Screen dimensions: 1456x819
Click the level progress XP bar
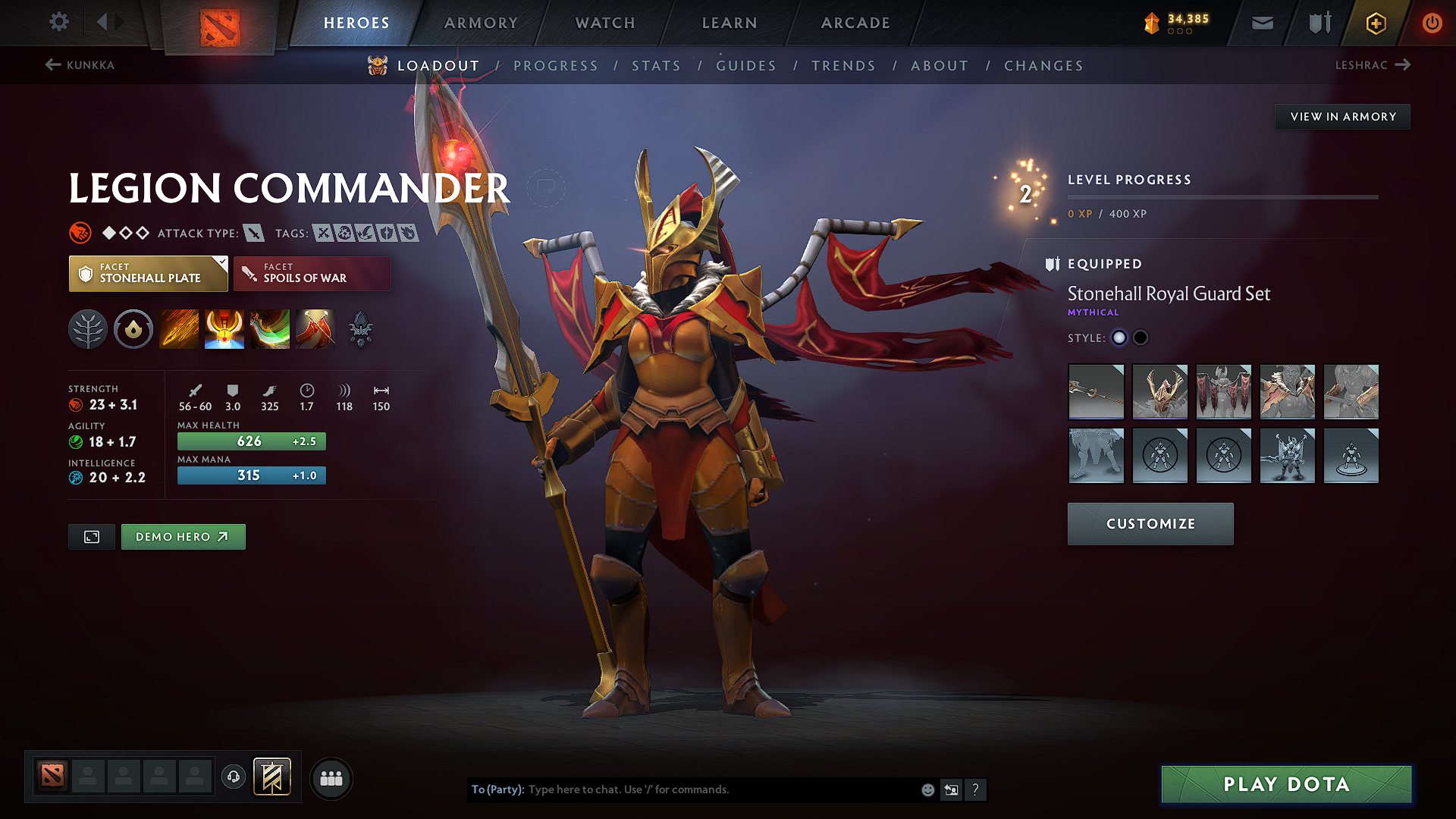click(x=1222, y=199)
